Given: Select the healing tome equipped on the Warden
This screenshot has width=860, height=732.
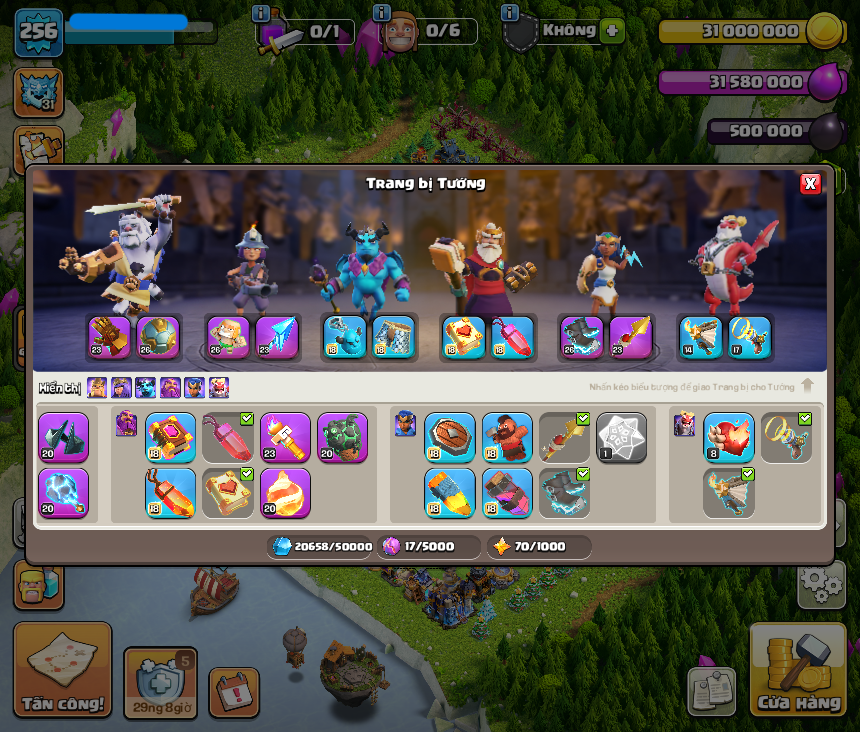Looking at the screenshot, I should 464,338.
